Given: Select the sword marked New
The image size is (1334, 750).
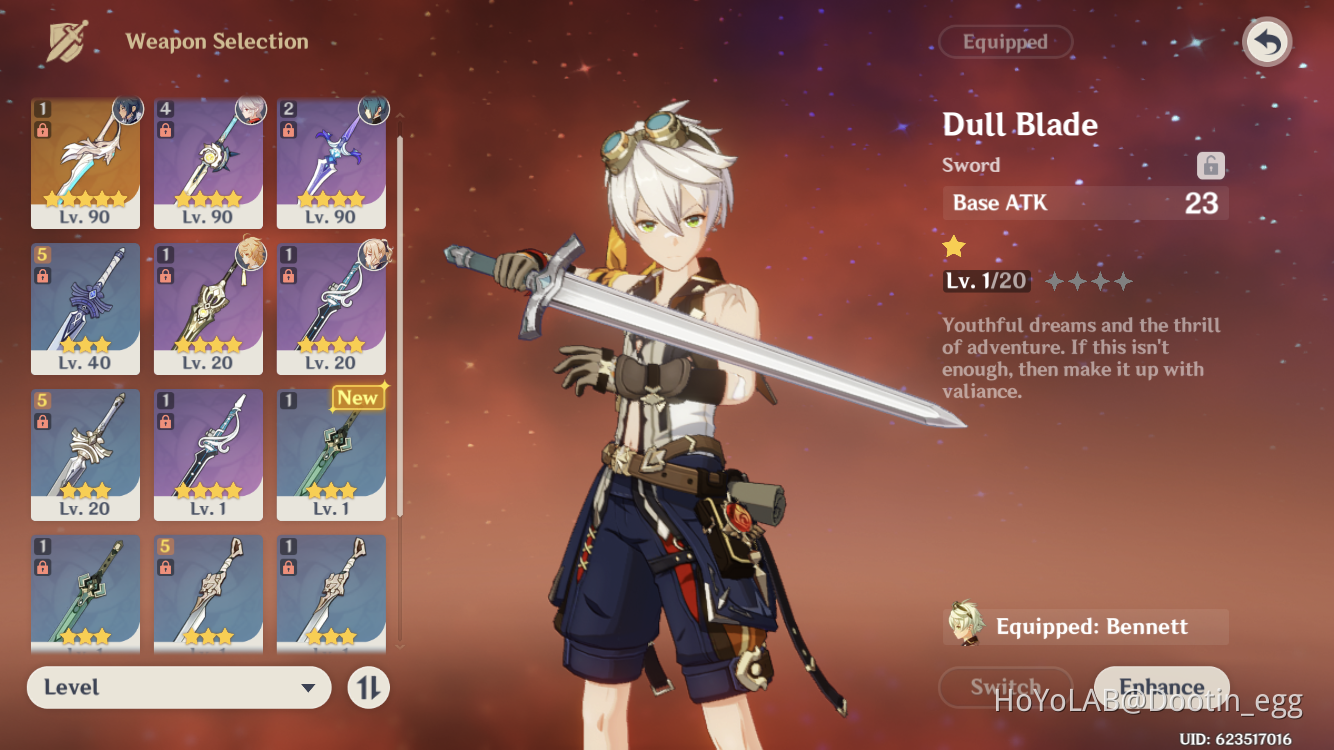Looking at the screenshot, I should [x=331, y=455].
